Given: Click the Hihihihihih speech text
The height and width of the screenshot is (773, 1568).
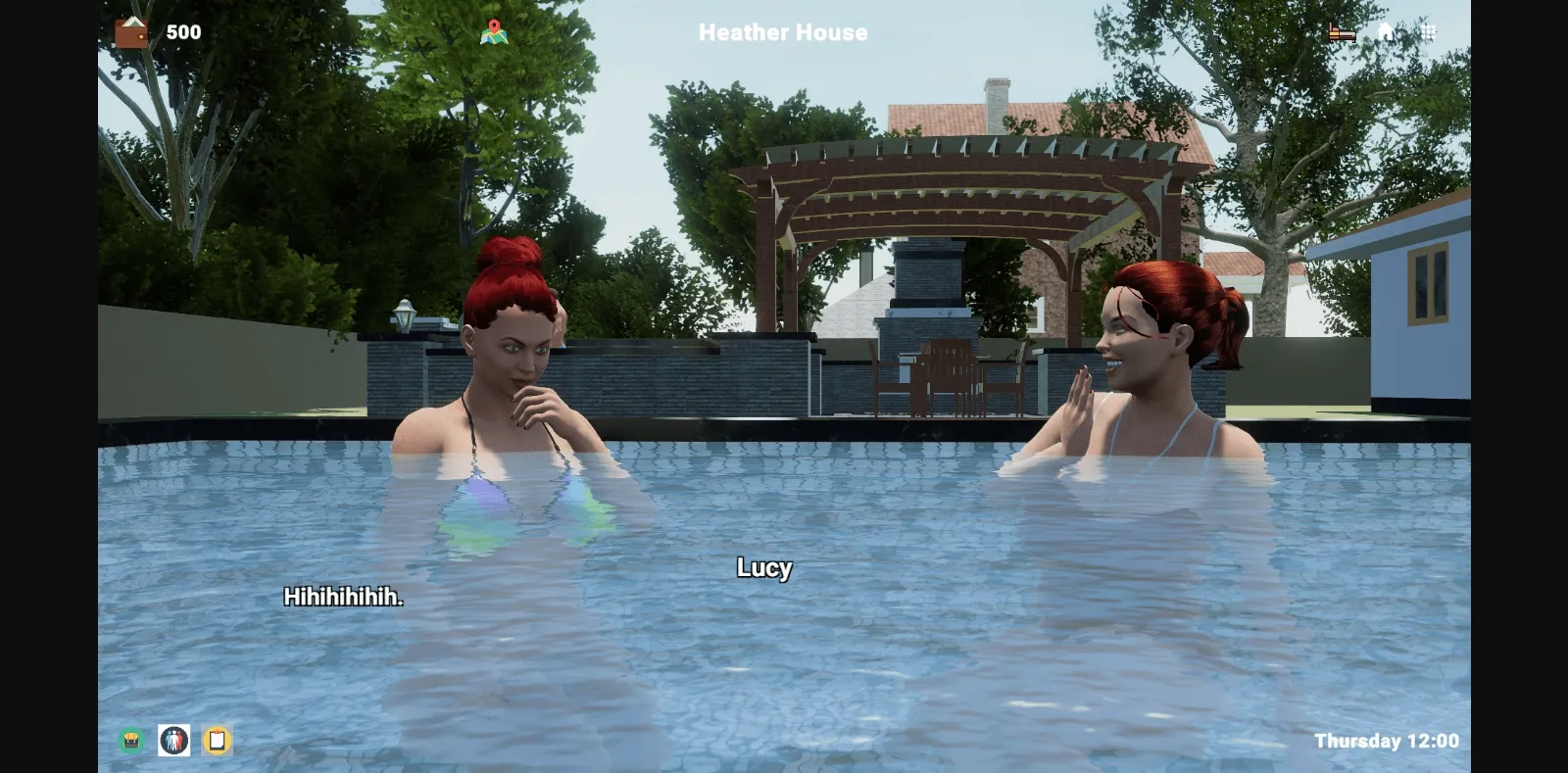Looking at the screenshot, I should click(x=344, y=595).
